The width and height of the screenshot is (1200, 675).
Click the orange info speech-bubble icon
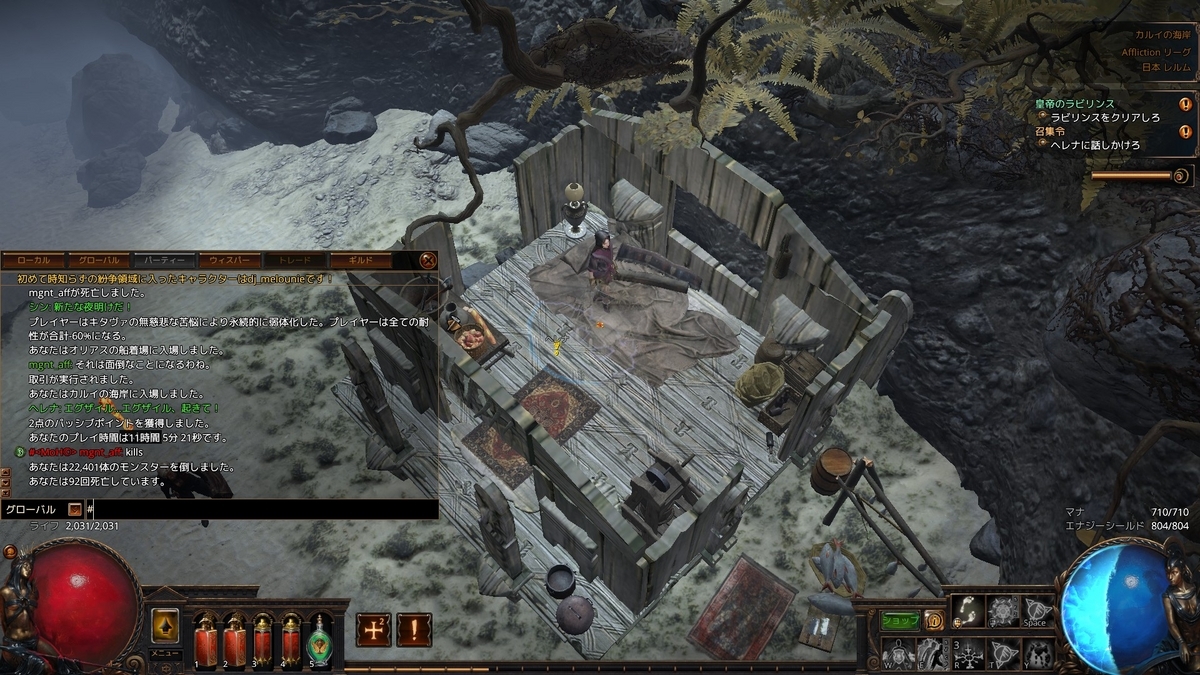click(934, 621)
